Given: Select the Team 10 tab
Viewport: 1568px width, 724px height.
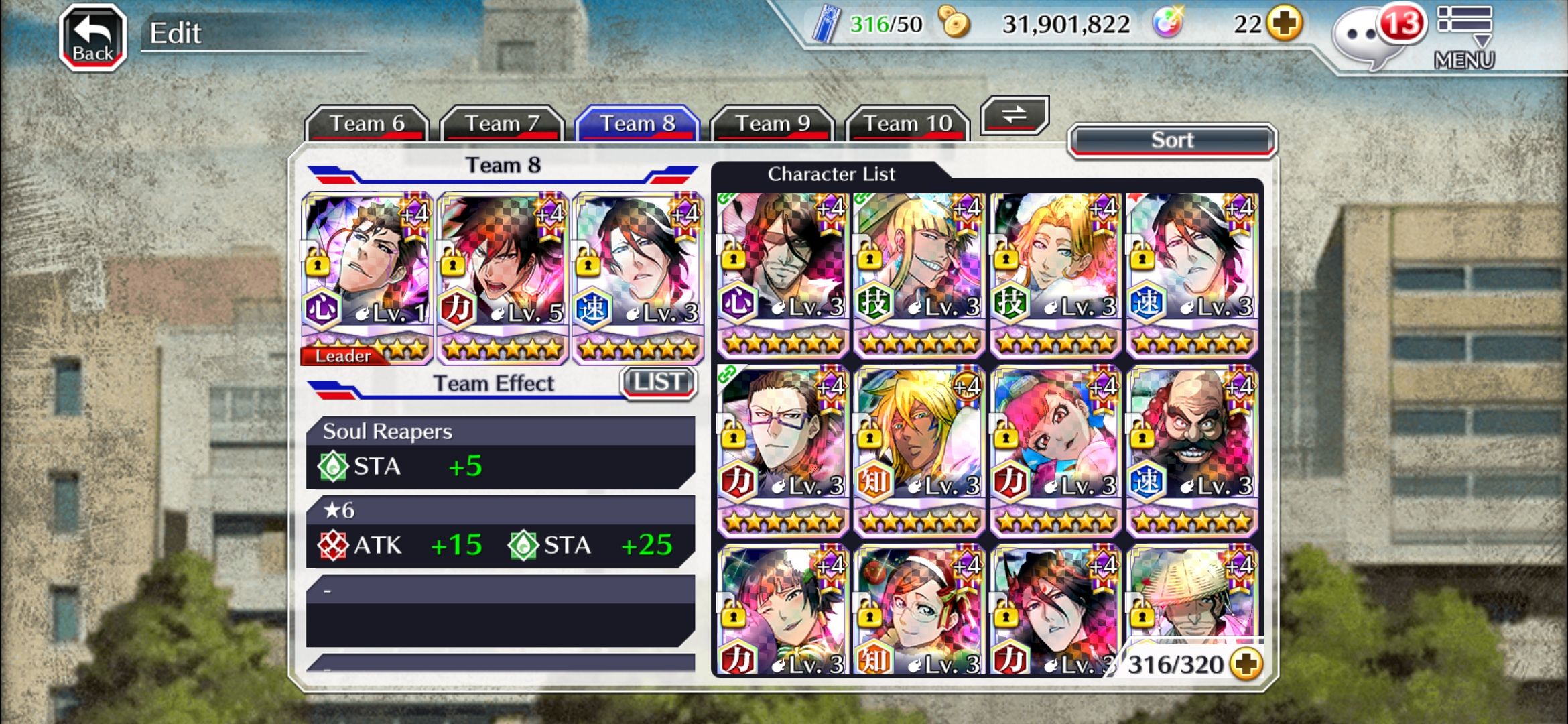Looking at the screenshot, I should point(907,123).
